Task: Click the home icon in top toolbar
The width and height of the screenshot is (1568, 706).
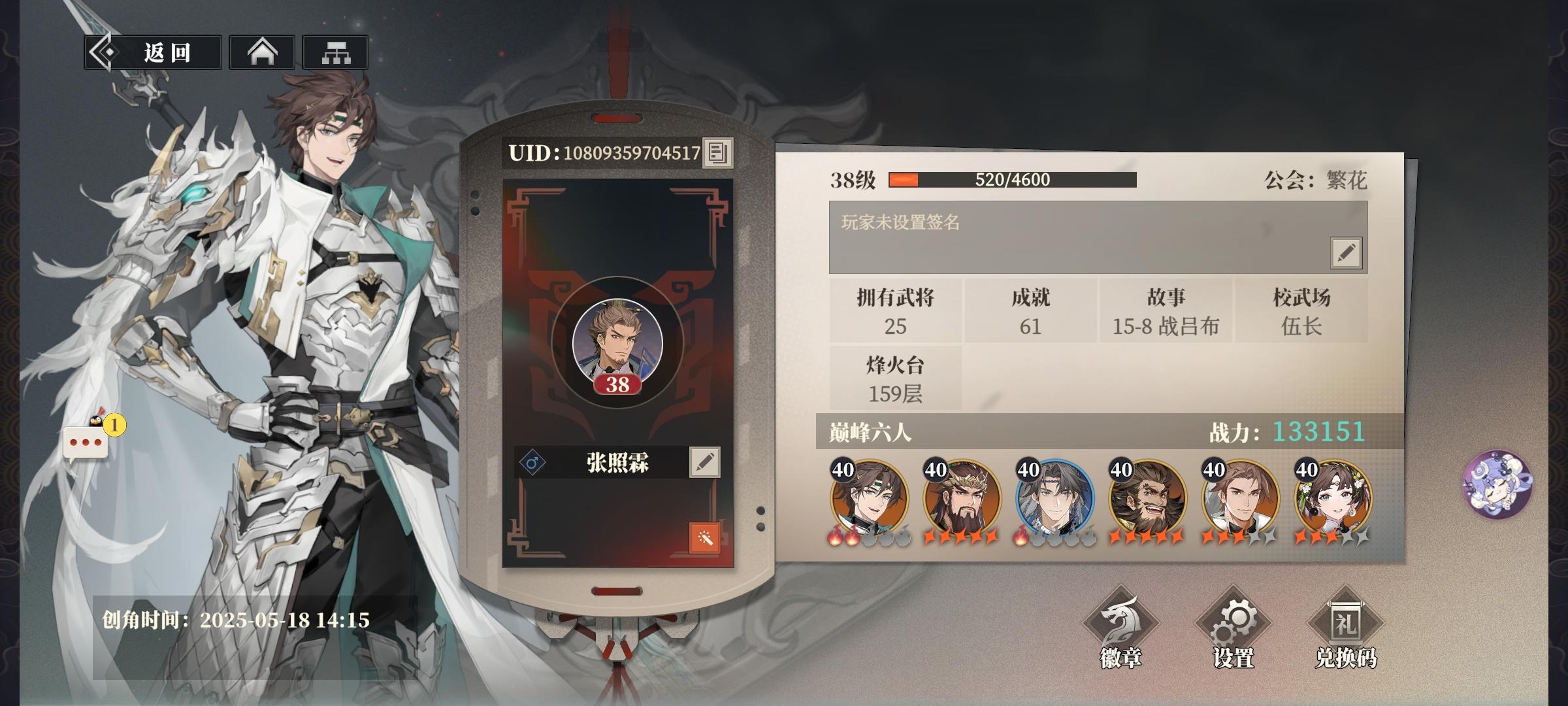Action: (262, 54)
